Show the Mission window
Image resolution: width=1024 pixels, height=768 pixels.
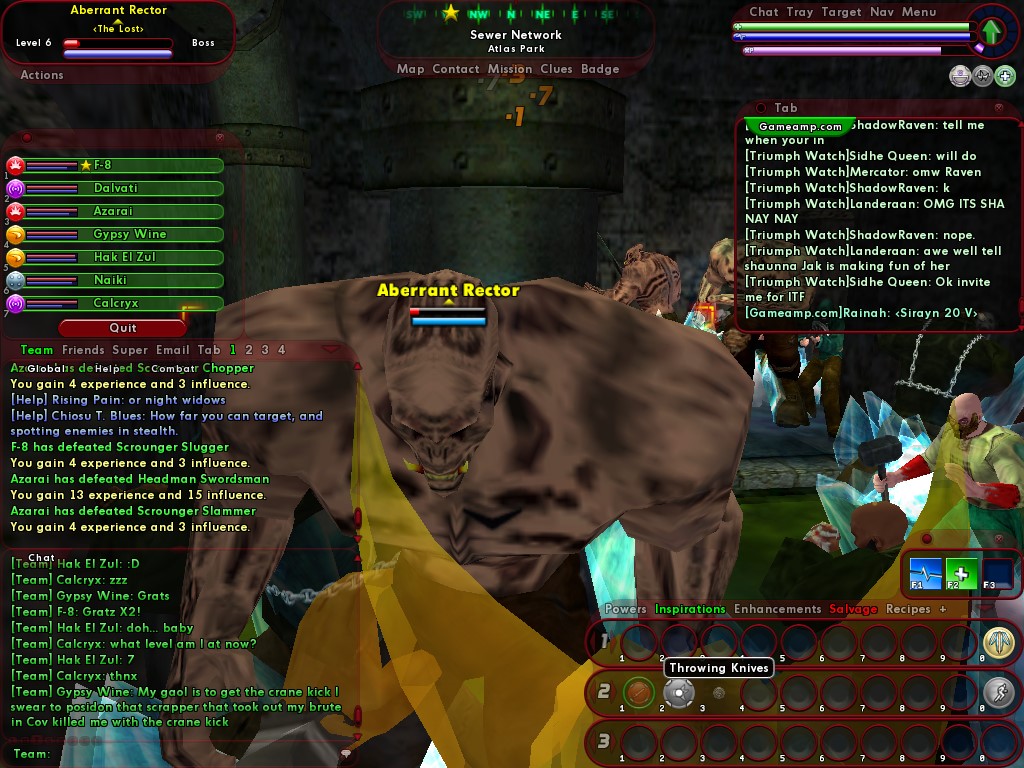tap(510, 69)
